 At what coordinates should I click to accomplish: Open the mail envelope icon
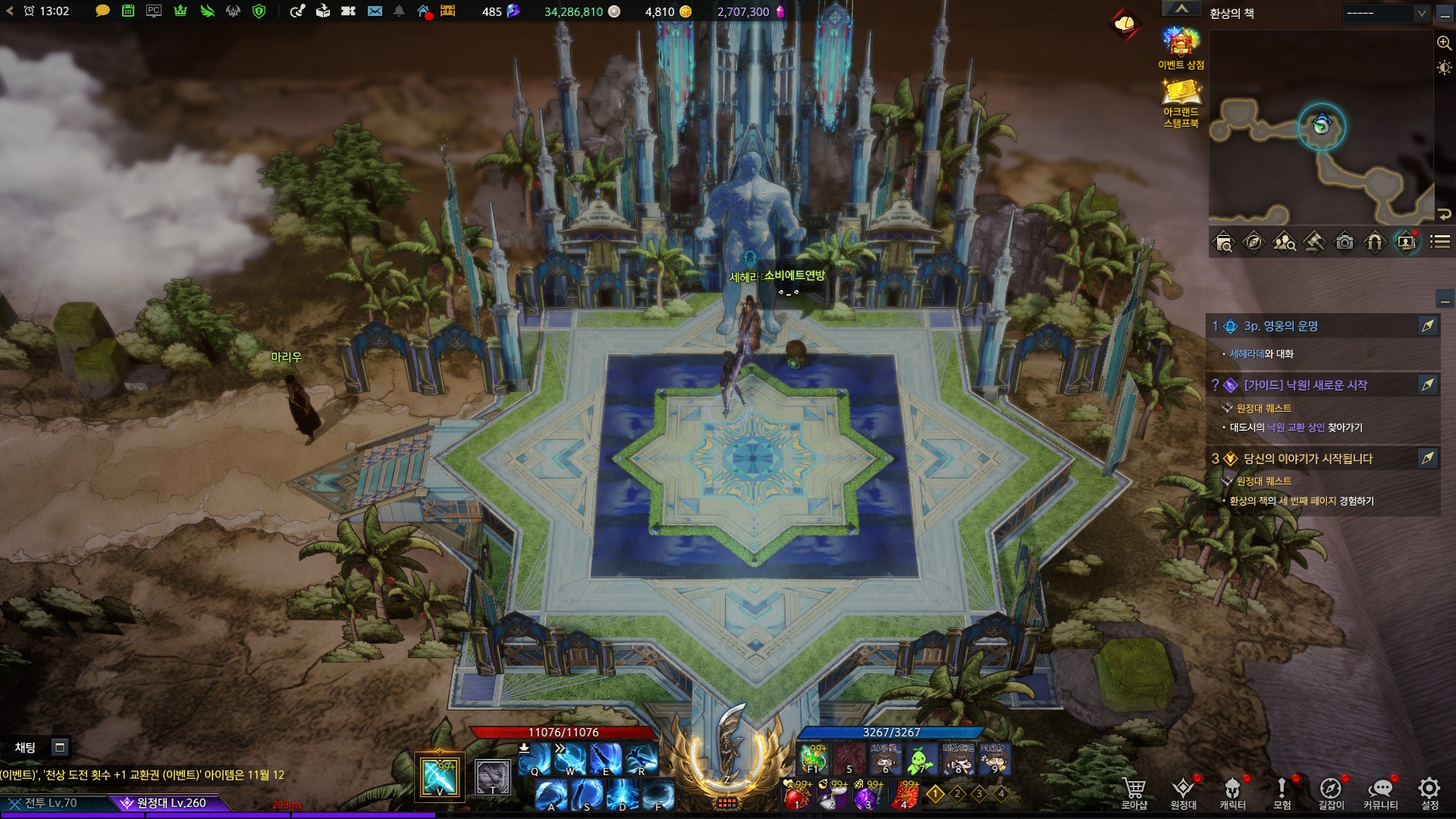tap(375, 11)
